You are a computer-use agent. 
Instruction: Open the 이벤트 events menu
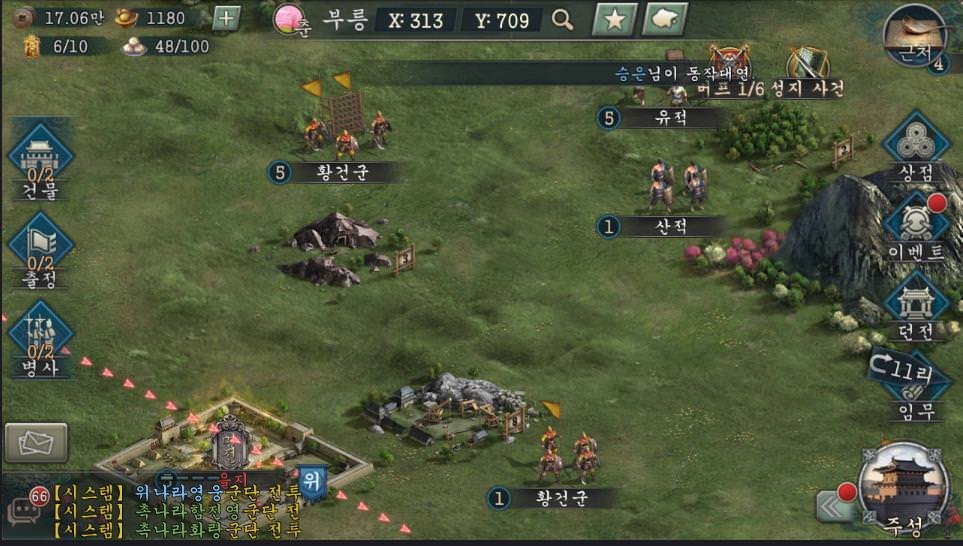[915, 225]
